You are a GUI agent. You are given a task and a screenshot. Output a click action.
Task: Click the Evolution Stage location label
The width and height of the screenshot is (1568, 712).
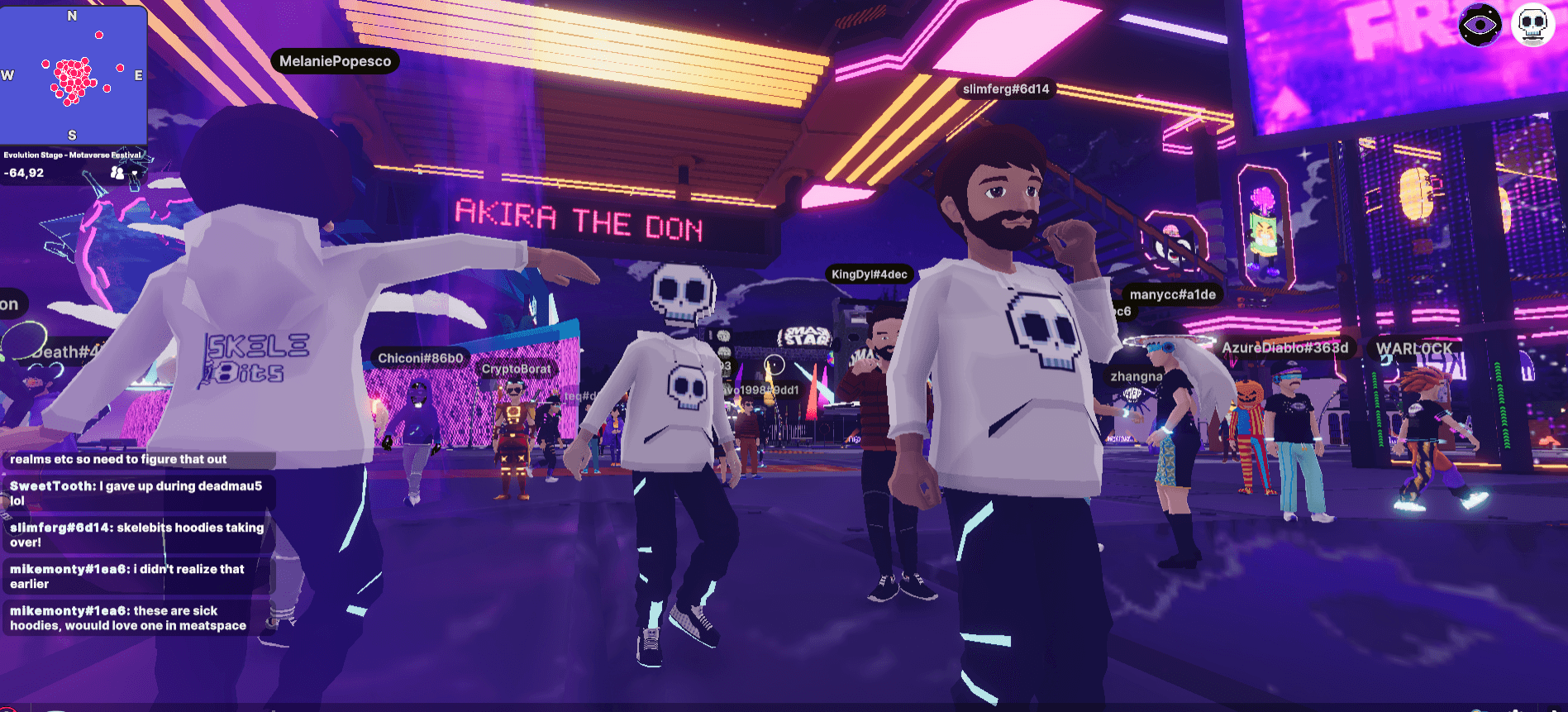pyautogui.click(x=72, y=155)
